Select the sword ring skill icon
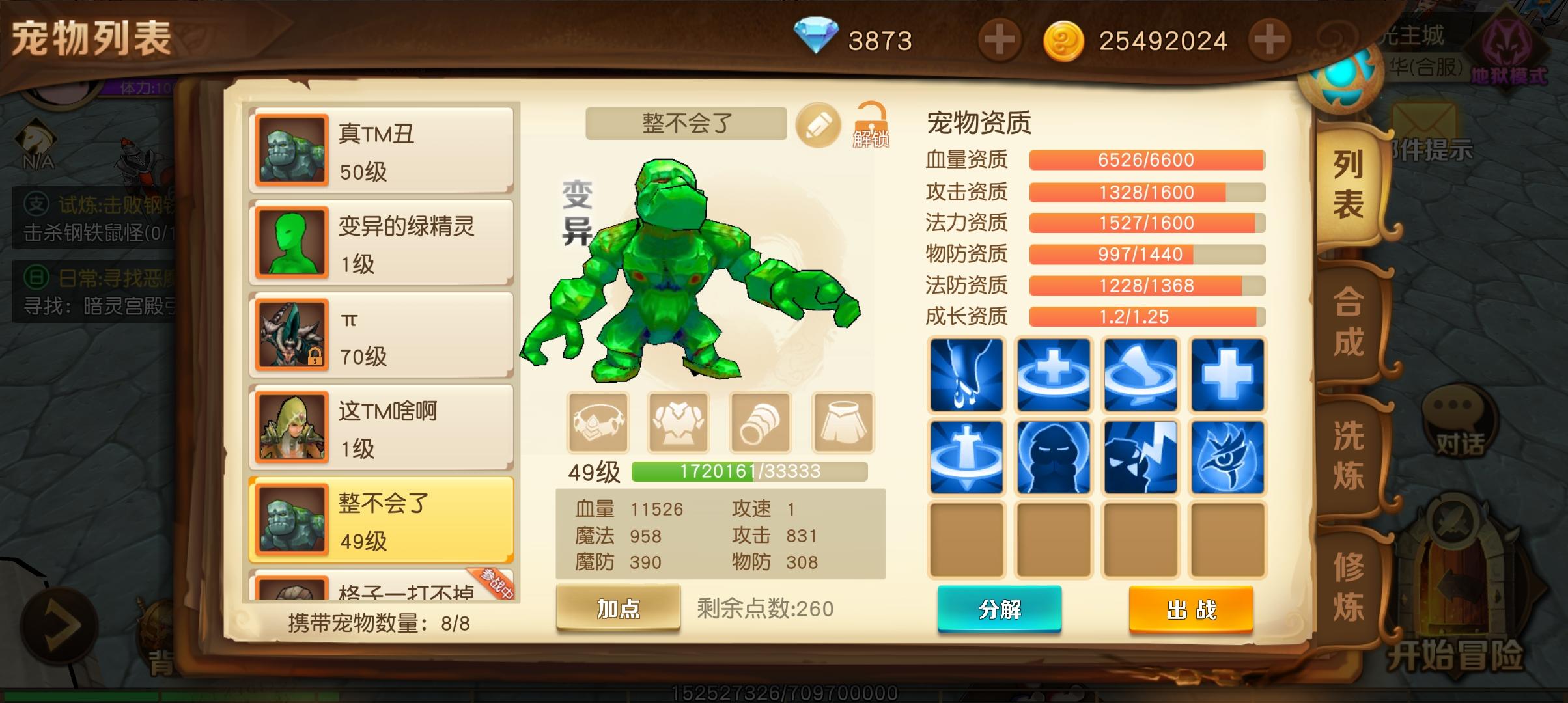This screenshot has height=703, width=1568. pos(966,457)
